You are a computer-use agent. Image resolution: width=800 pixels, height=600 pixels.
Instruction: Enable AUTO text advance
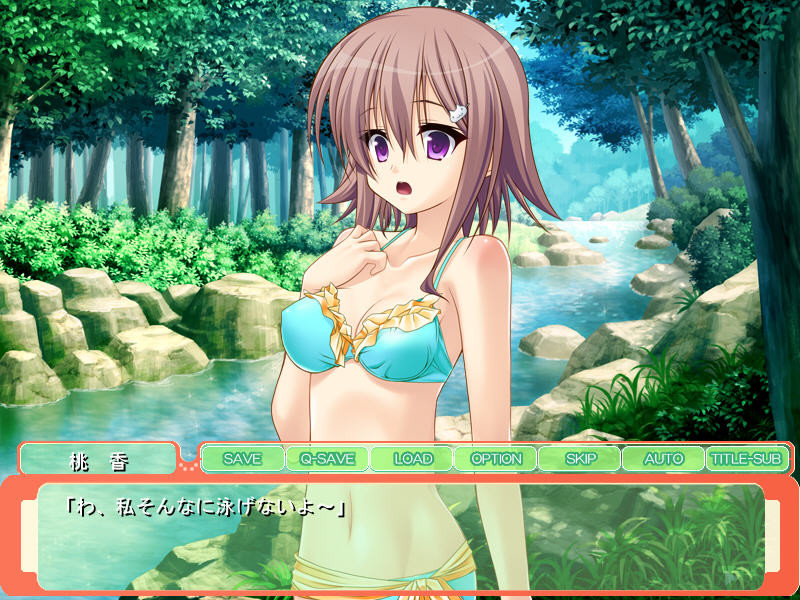point(662,459)
